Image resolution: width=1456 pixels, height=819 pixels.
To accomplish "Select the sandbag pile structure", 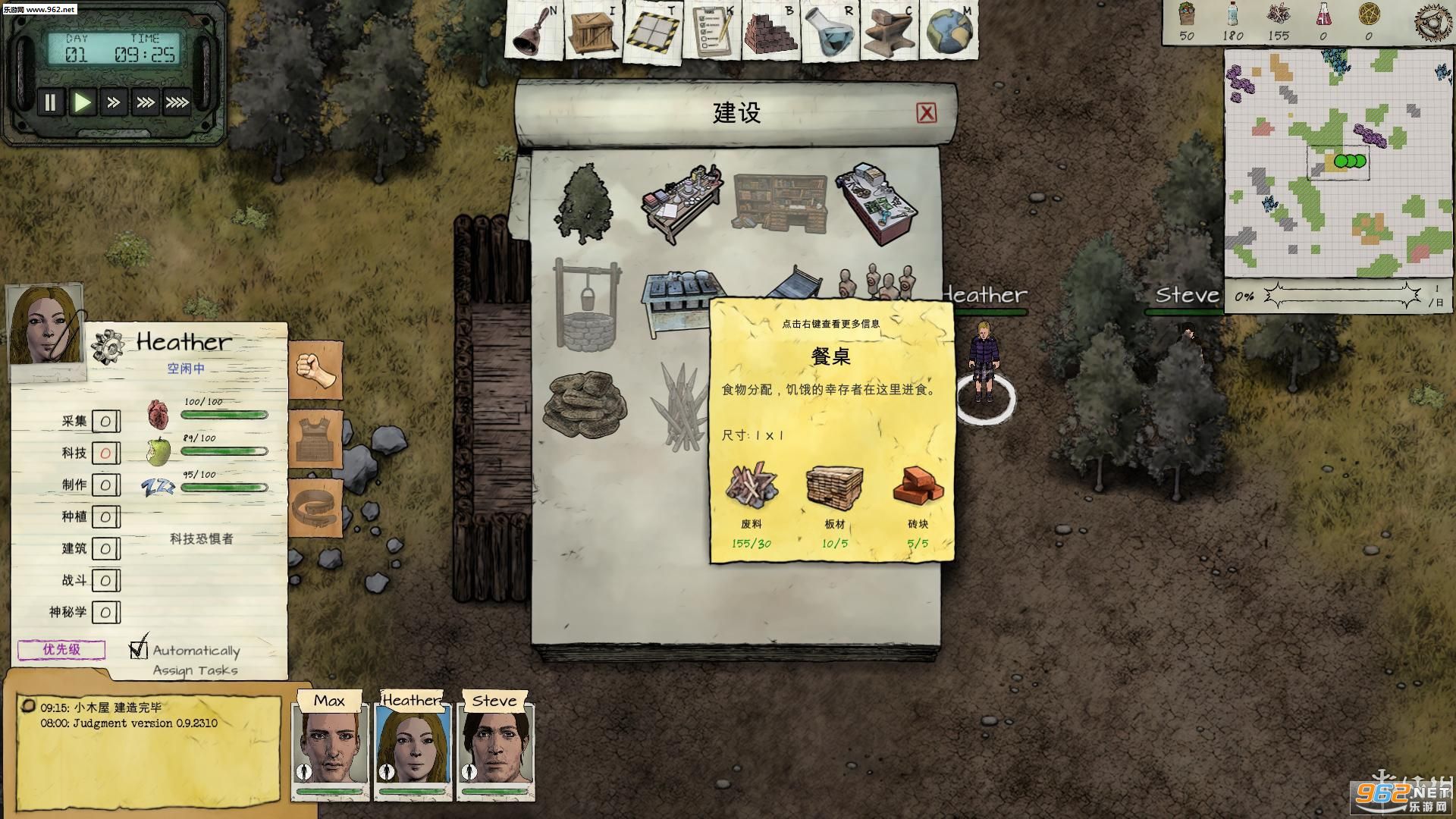I will pos(585,403).
